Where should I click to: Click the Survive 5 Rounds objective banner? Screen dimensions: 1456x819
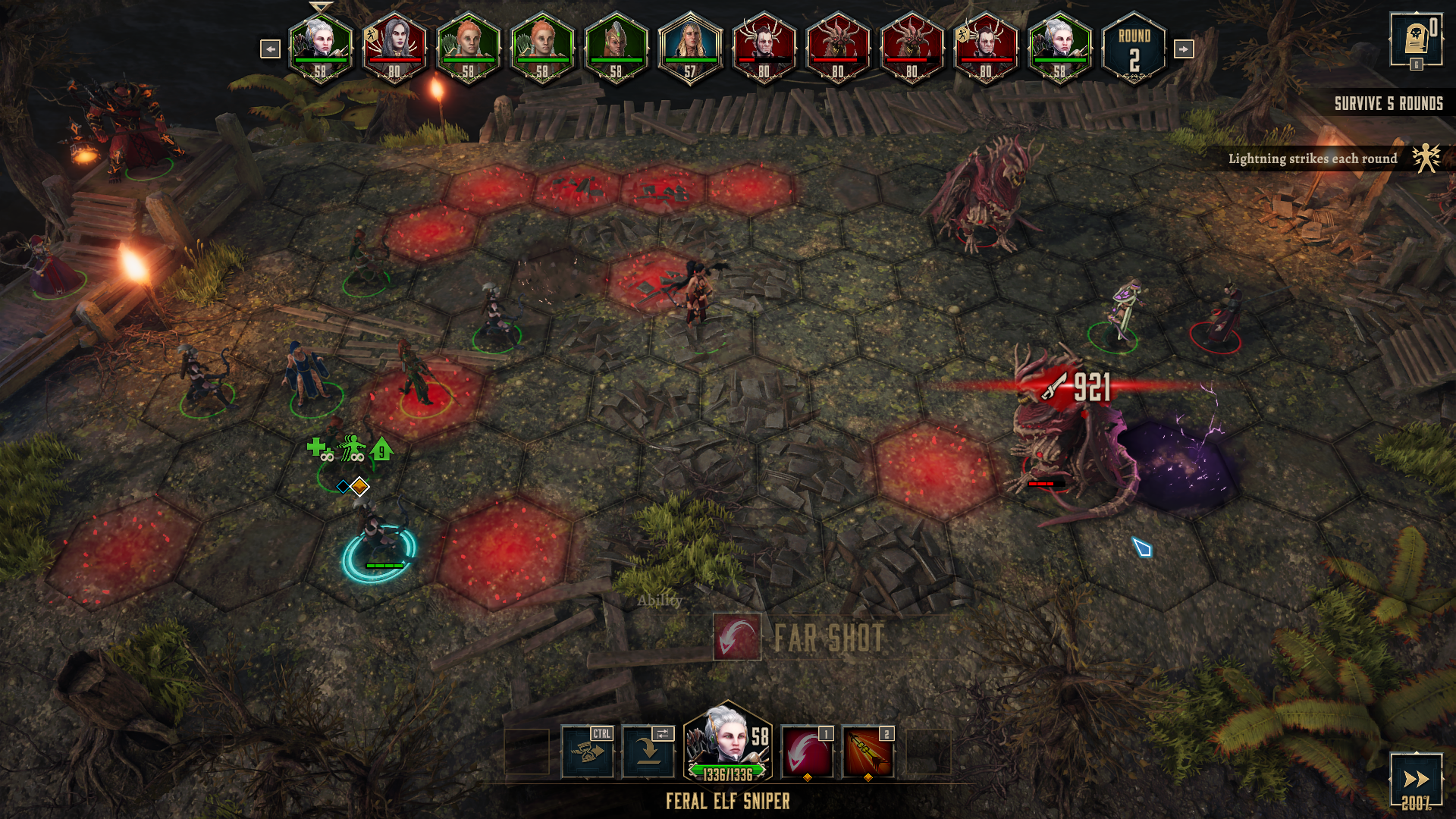[1388, 104]
